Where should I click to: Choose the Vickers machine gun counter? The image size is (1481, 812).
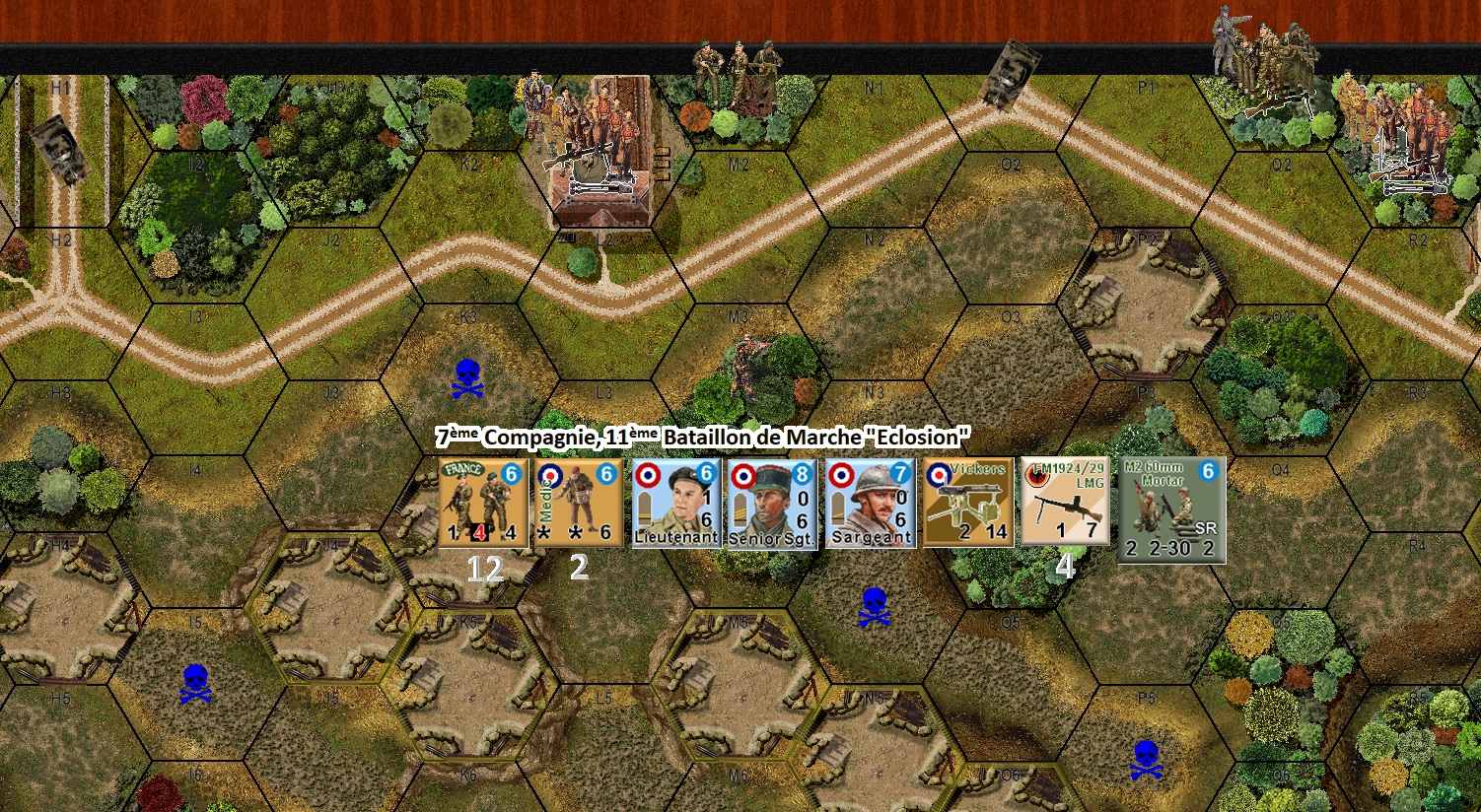pyautogui.click(x=968, y=503)
